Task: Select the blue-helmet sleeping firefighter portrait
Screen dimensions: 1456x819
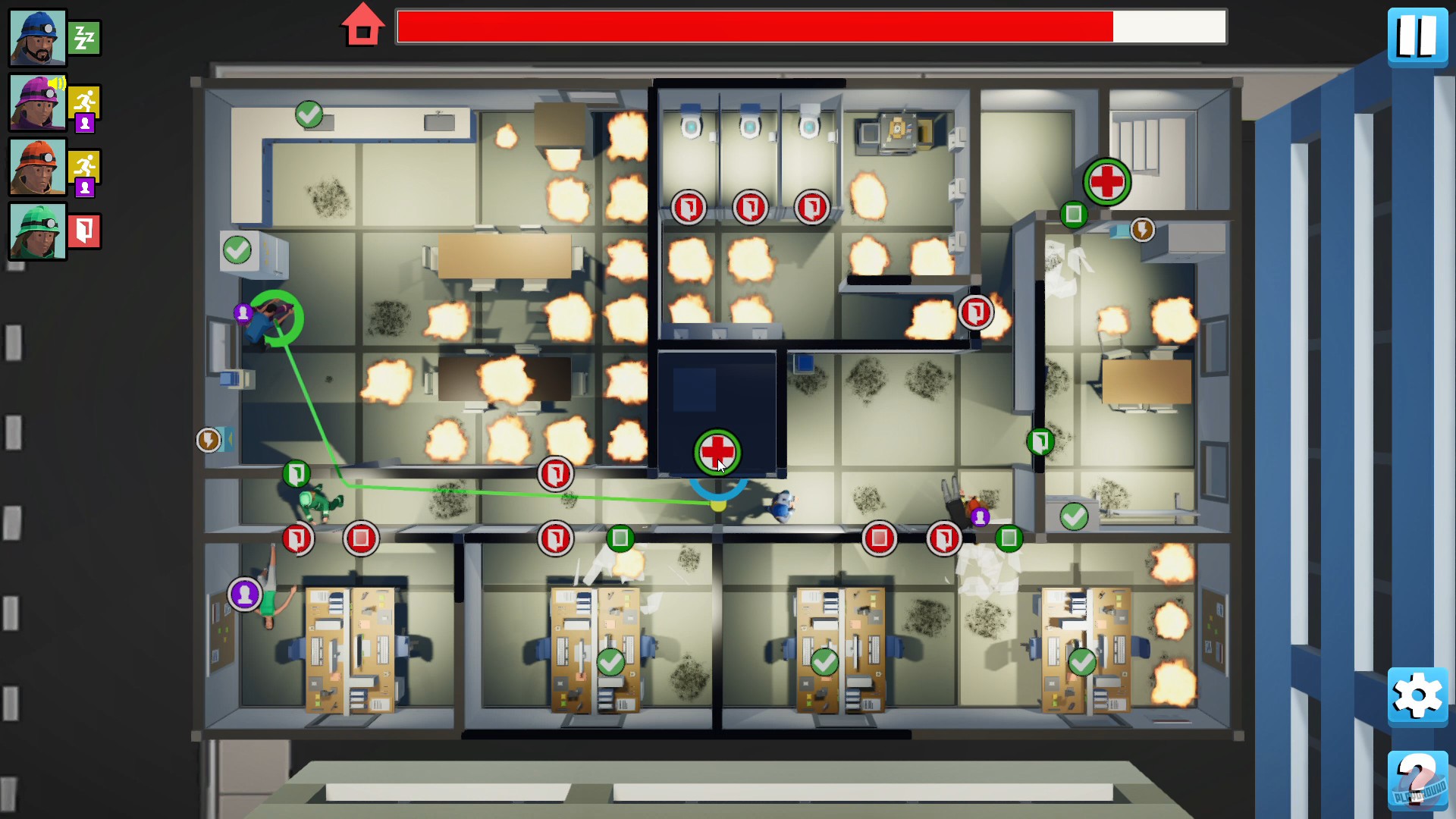Action: pos(36,36)
